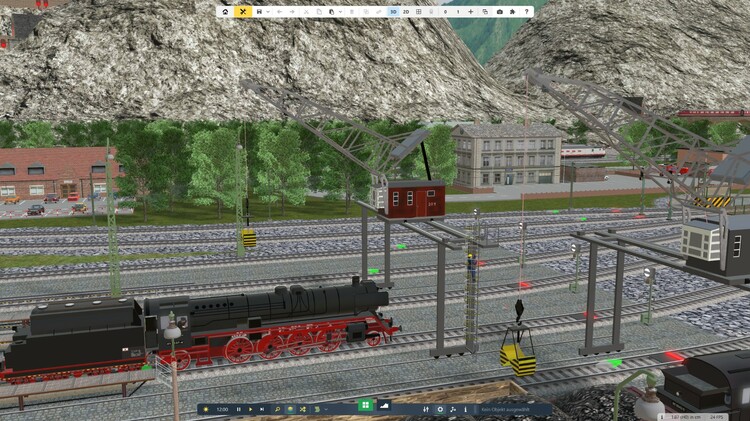
Task: Switch to 2D view mode
Action: (406, 12)
